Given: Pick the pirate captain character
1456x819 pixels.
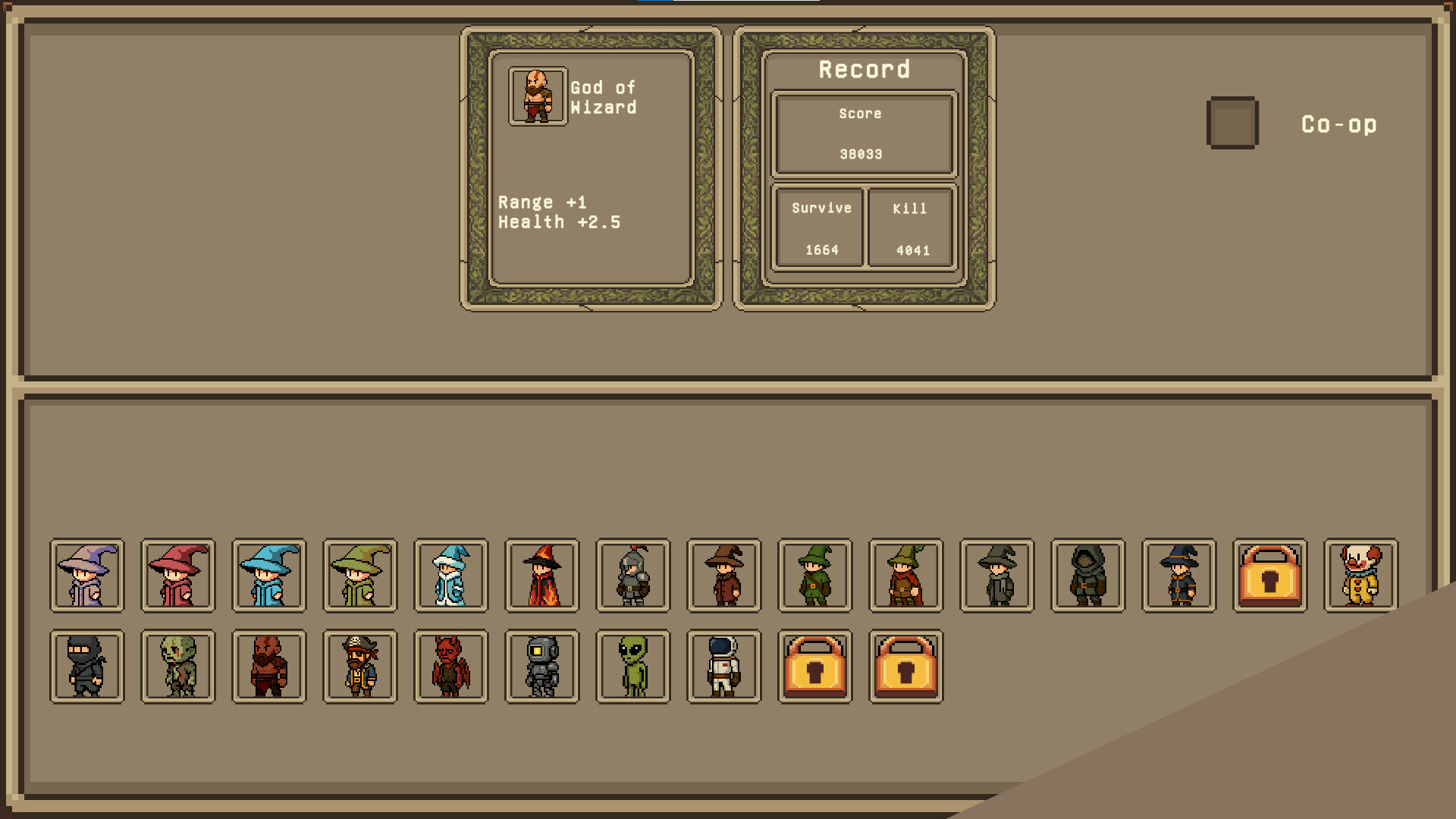Looking at the screenshot, I should point(359,667).
